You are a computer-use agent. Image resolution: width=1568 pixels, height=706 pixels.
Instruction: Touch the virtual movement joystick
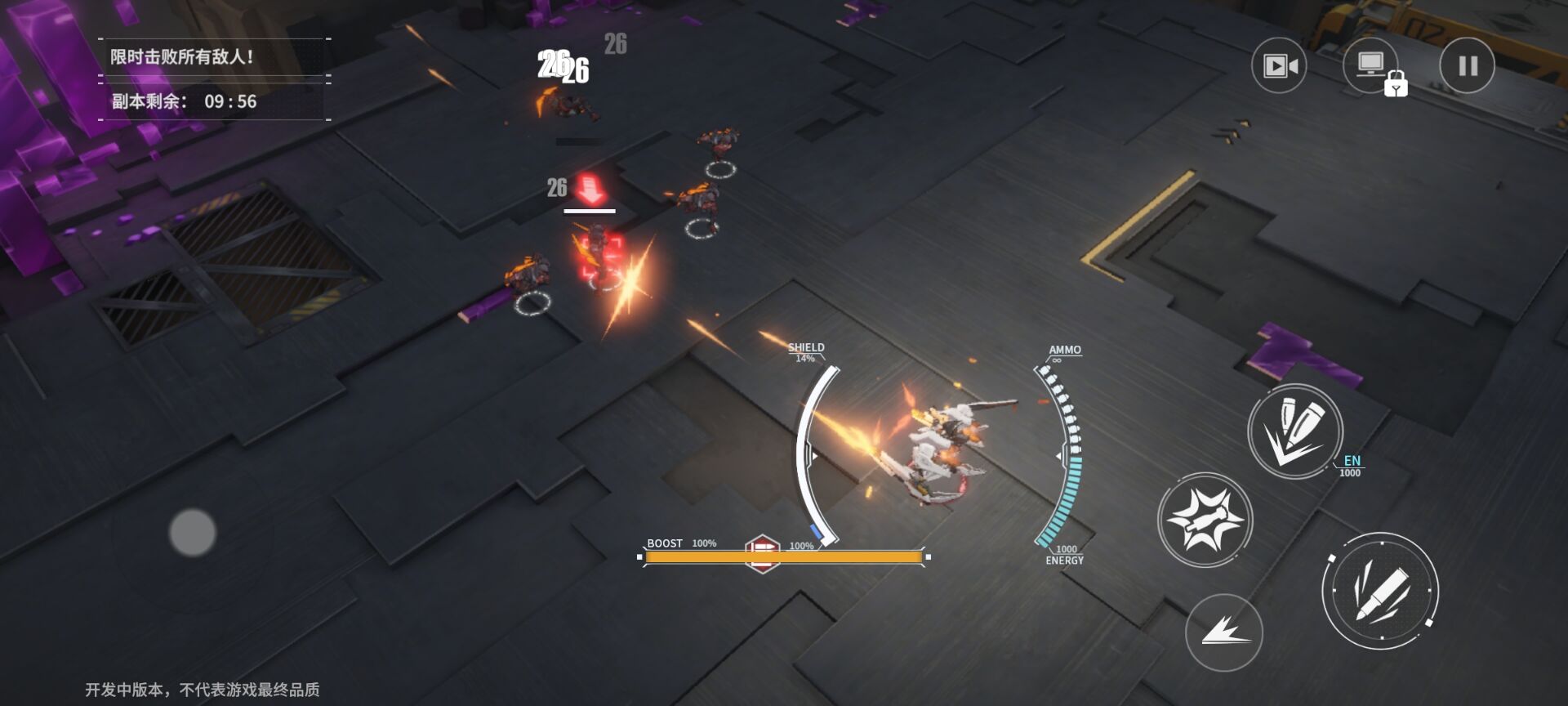[193, 532]
